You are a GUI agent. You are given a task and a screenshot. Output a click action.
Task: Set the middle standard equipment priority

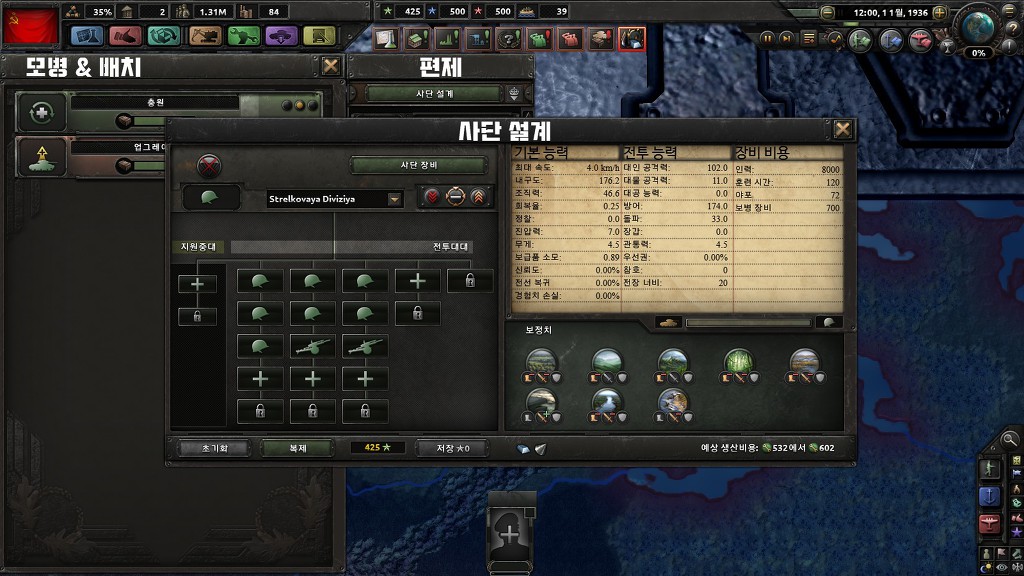pos(455,197)
